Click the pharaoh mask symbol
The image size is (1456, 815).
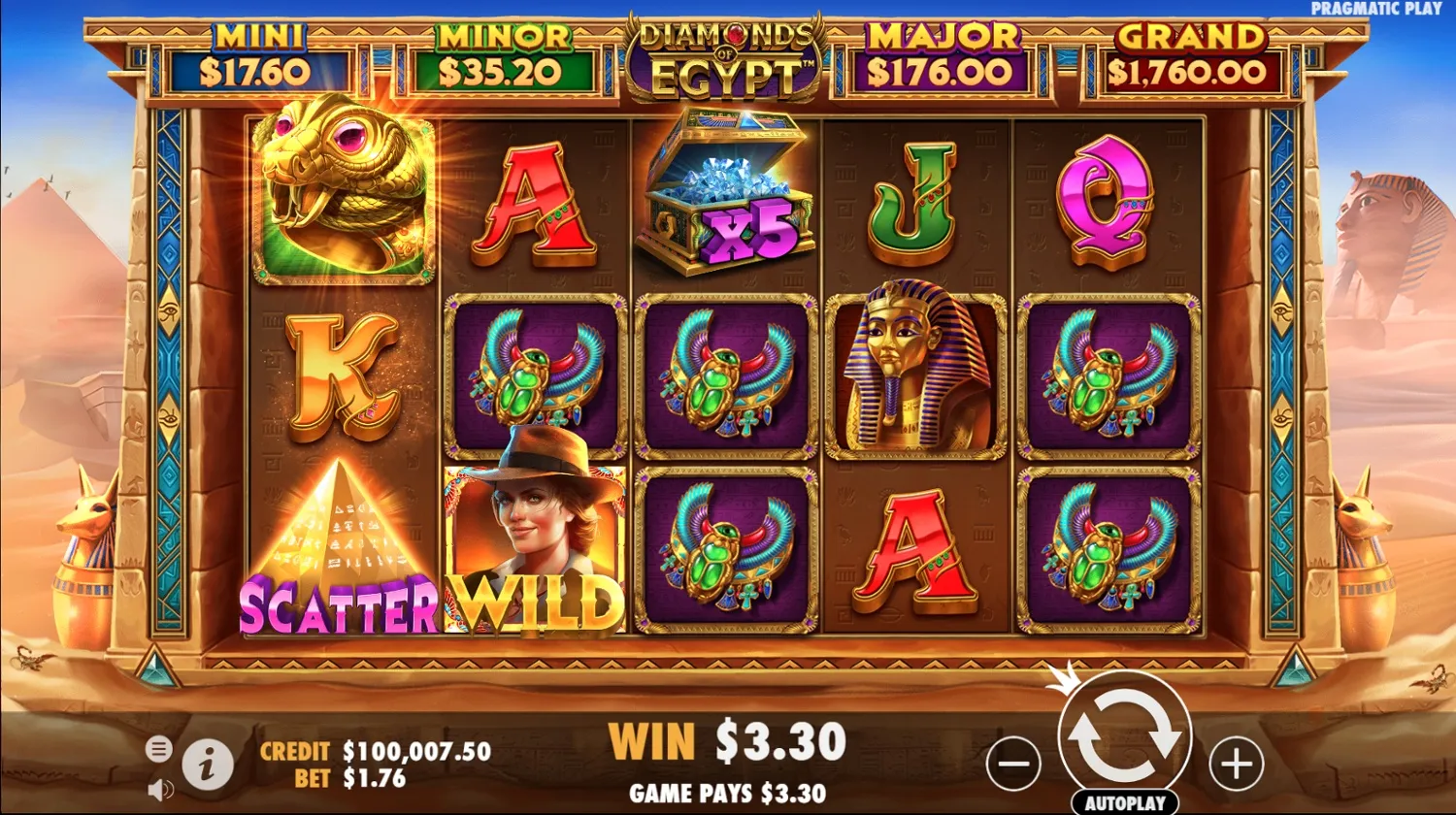coord(912,374)
